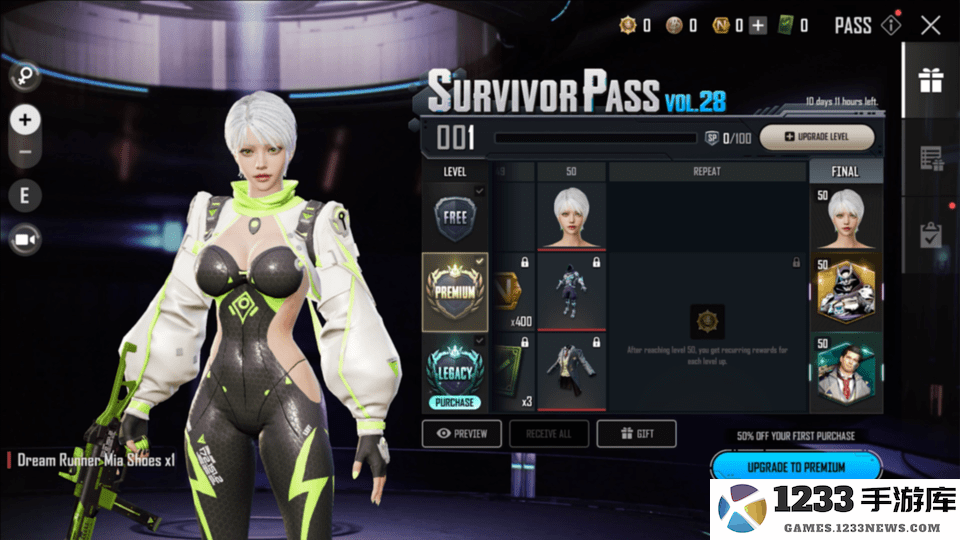Gift the Survivor Pass
Viewport: 960px width, 540px height.
[636, 434]
